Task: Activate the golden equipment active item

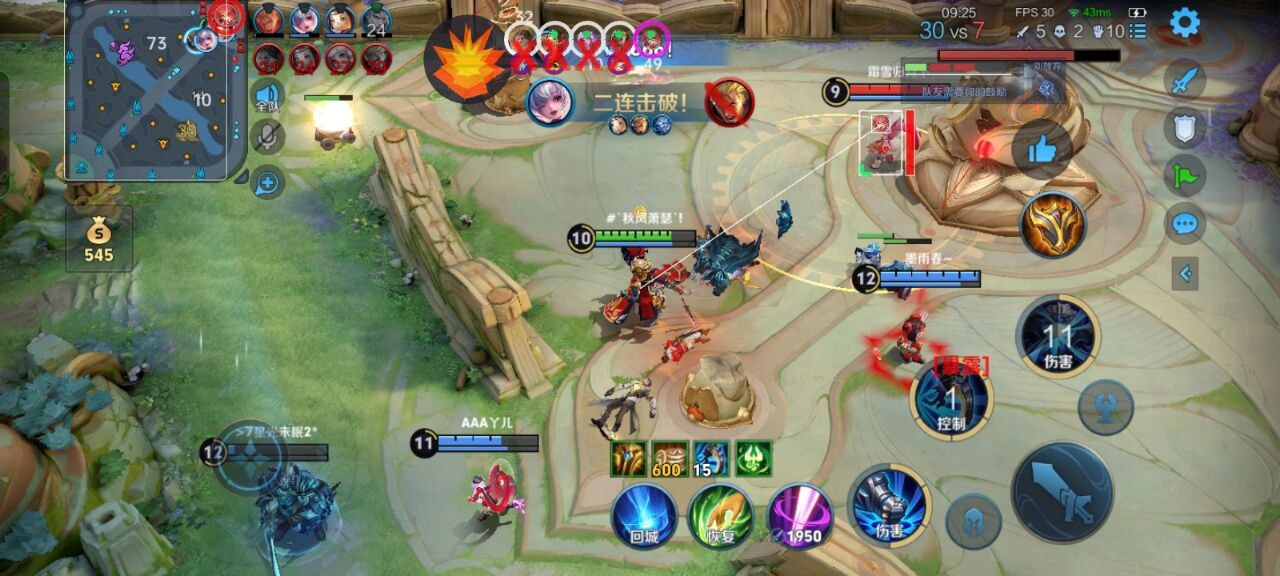Action: (1053, 225)
